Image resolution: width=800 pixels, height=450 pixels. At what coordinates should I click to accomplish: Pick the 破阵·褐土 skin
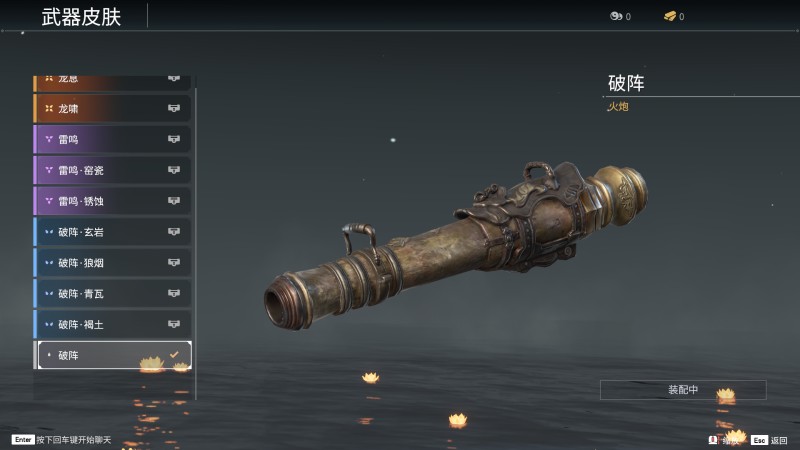[112, 324]
